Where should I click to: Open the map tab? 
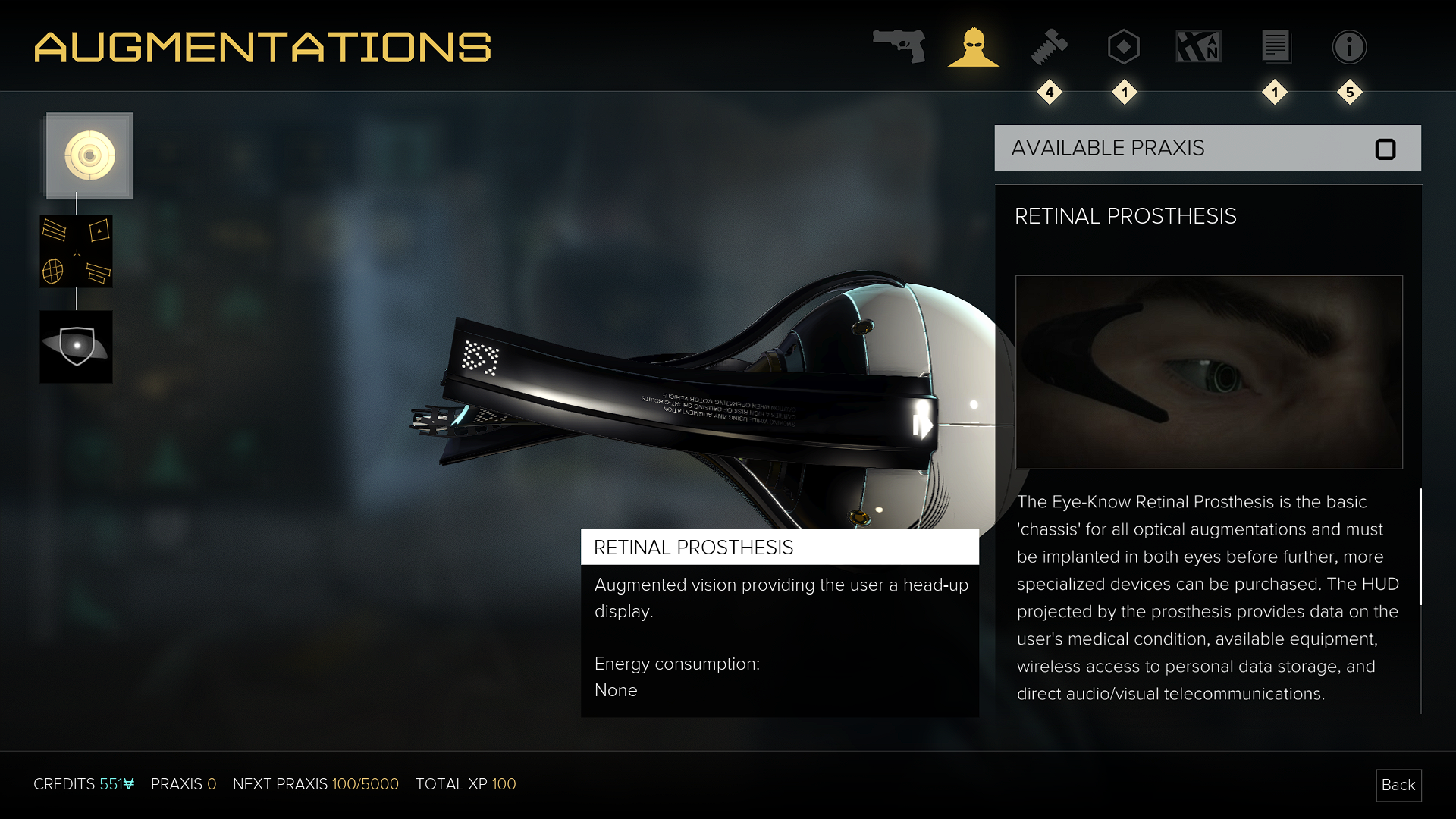click(x=1198, y=47)
